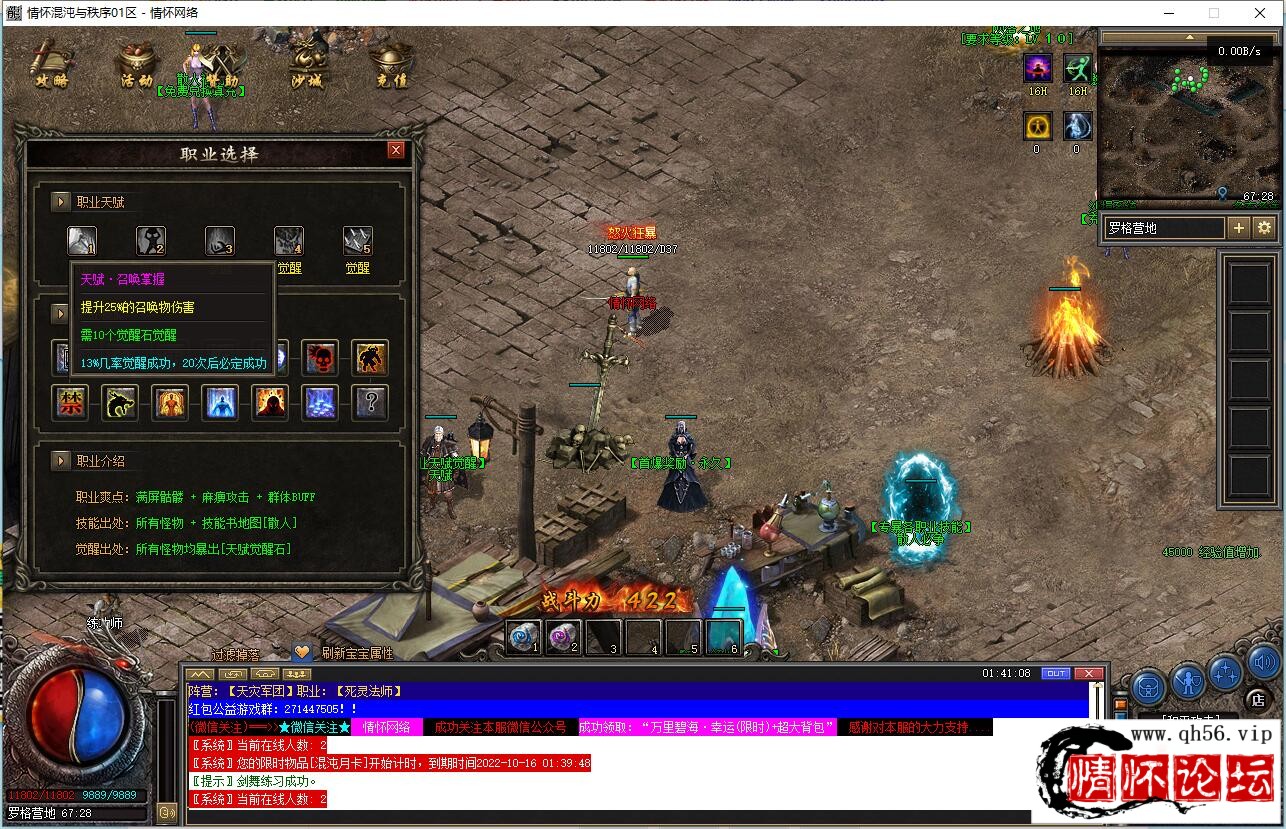Click the 刷新宝宝属性 refresh pet stats button
The image size is (1286, 829).
tap(356, 653)
